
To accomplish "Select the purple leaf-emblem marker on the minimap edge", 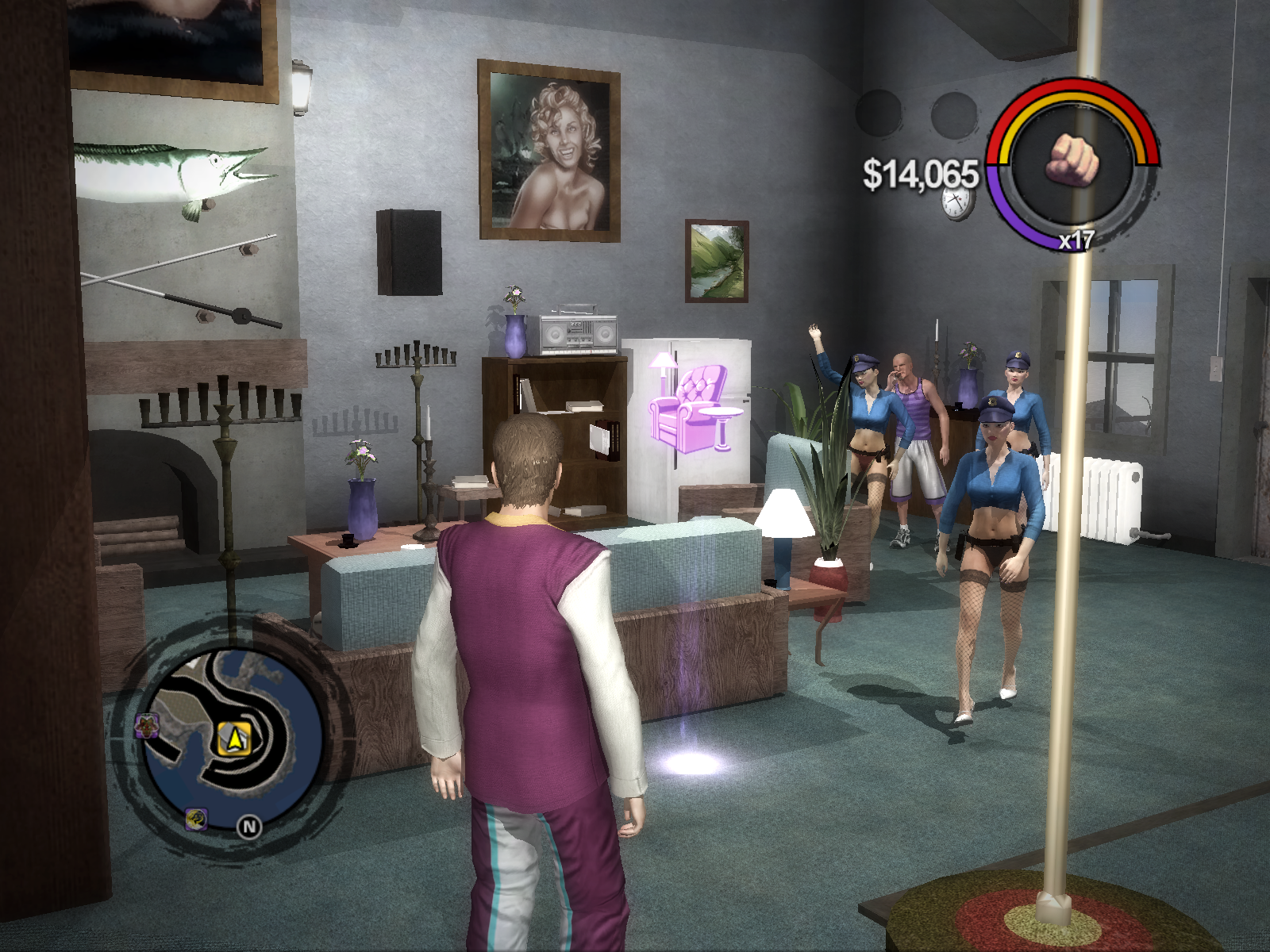I will coord(148,724).
